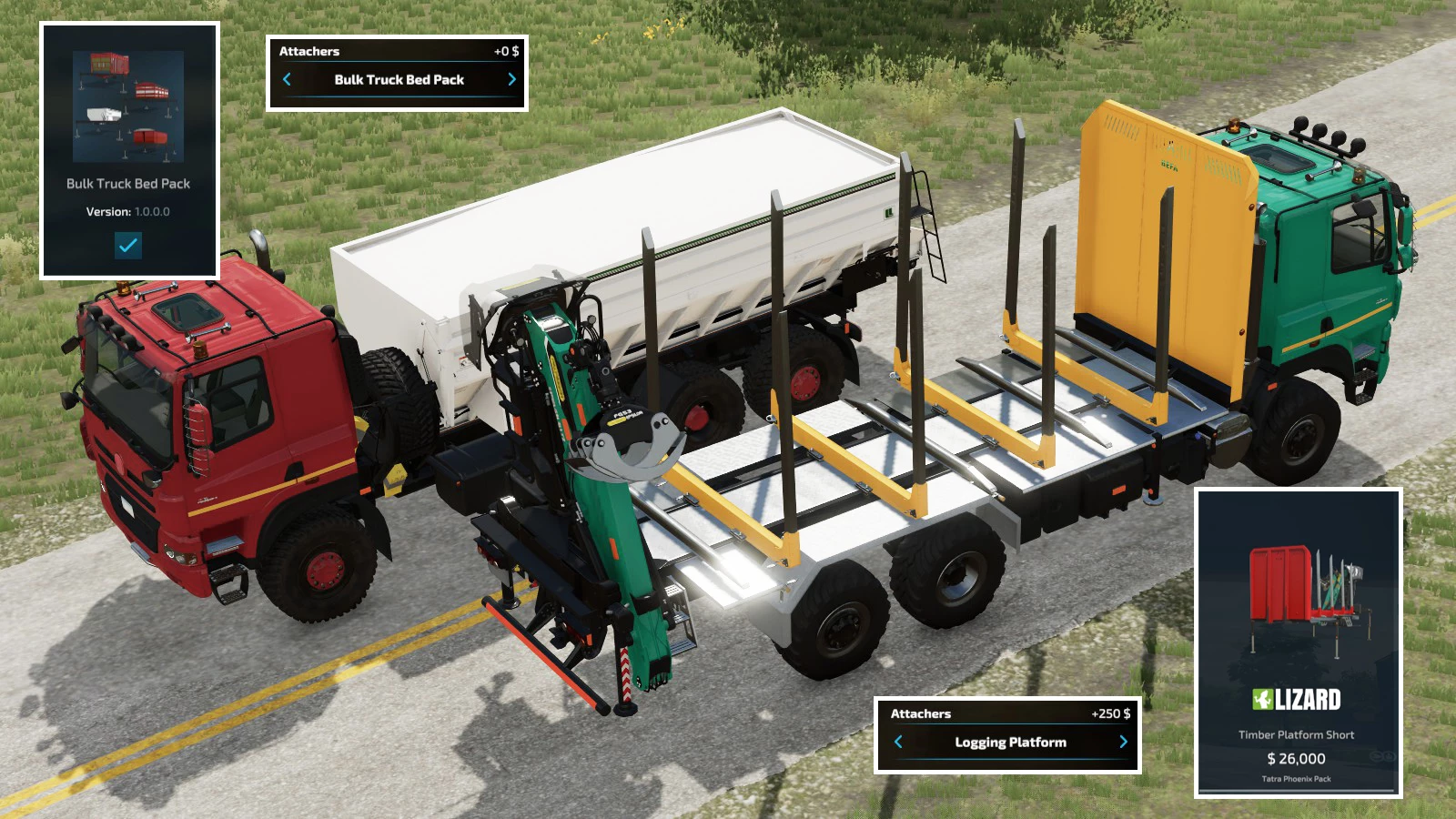Image resolution: width=1456 pixels, height=819 pixels.
Task: Choose next attacher after Logging Platform
Action: tap(1123, 742)
